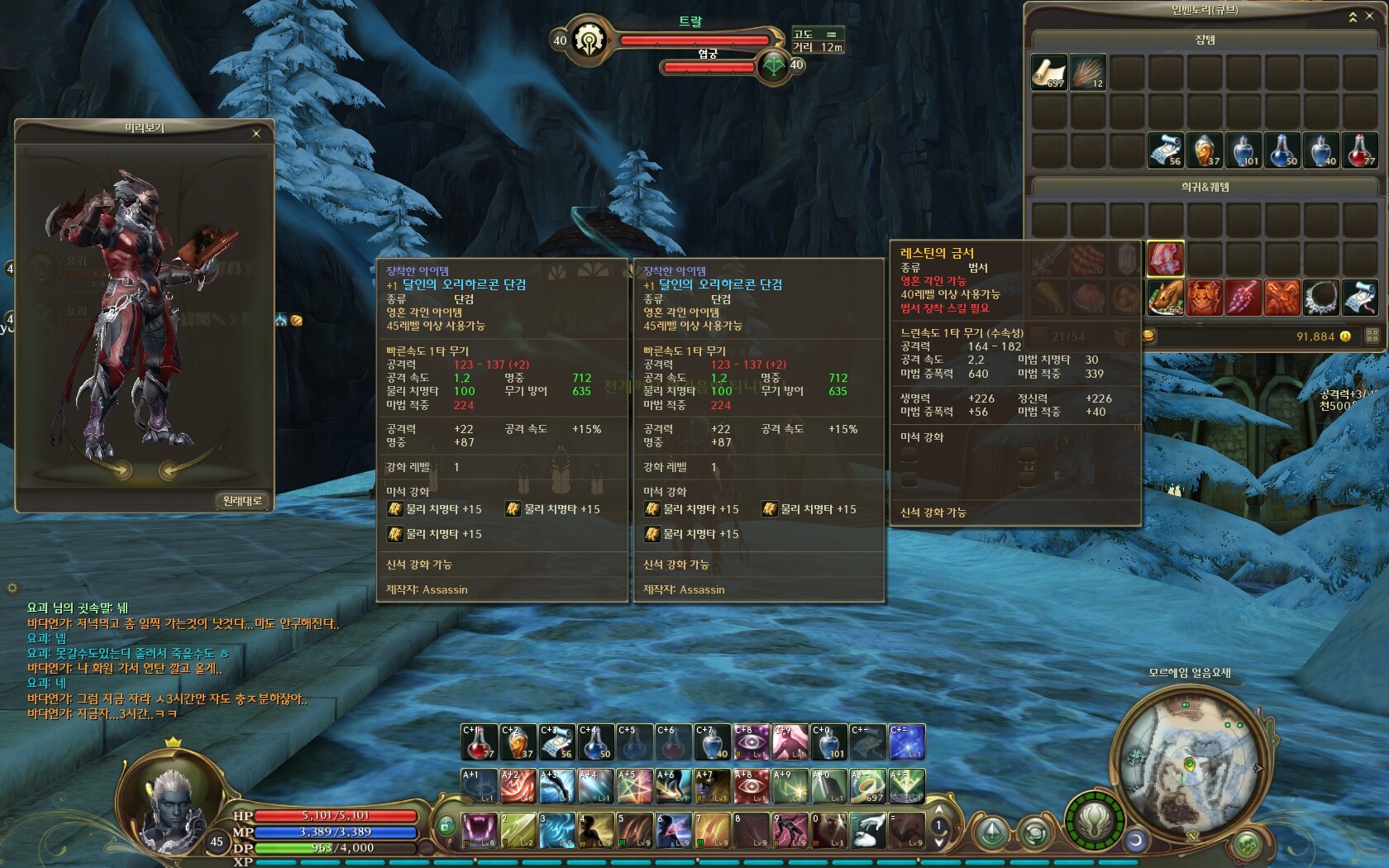Image resolution: width=1389 pixels, height=868 pixels.
Task: Select the highlighted raw meat item
Action: click(x=1165, y=259)
